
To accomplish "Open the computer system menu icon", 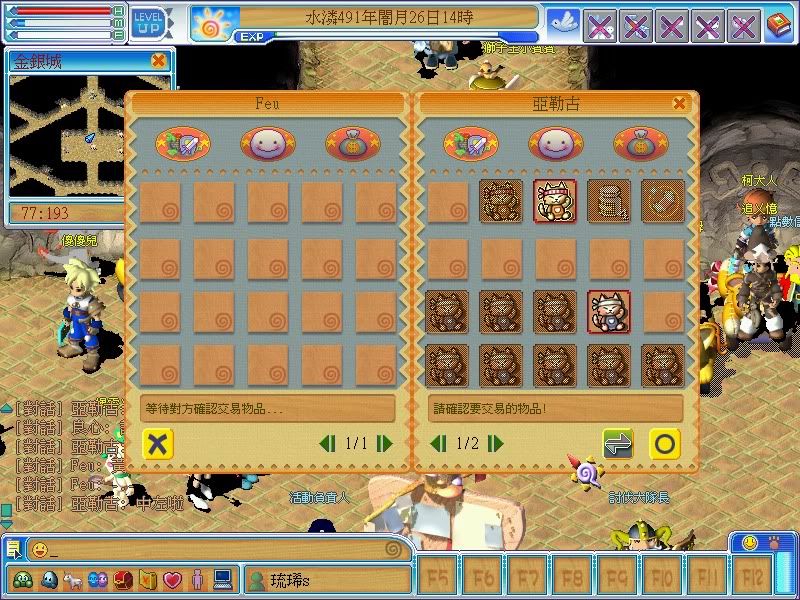I will pos(222,580).
